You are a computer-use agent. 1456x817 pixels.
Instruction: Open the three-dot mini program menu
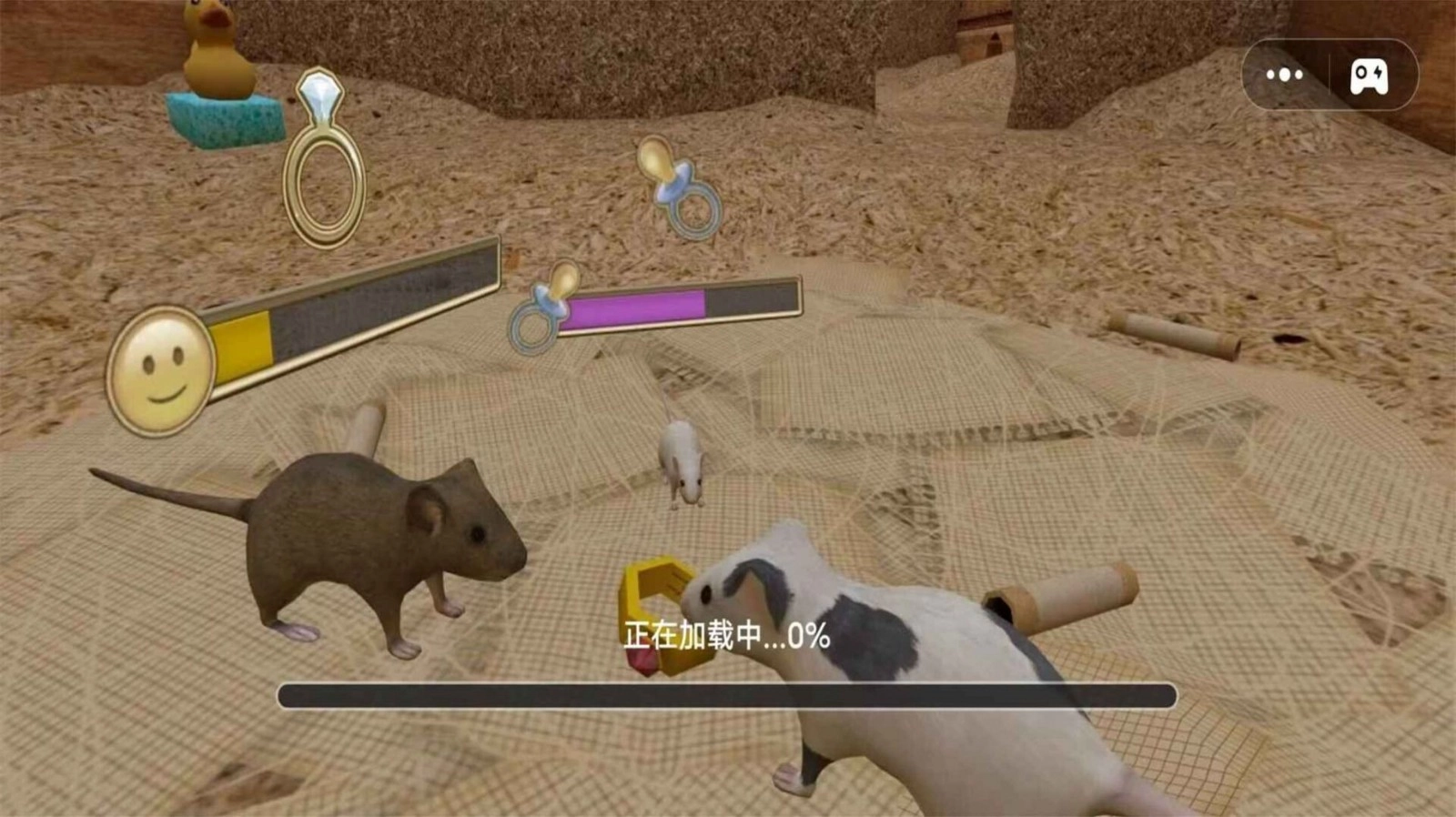(1284, 75)
